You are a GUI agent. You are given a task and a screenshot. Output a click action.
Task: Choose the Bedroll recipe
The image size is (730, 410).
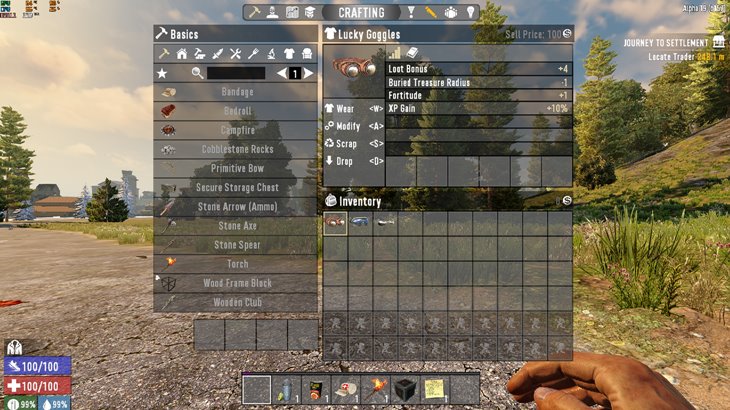(237, 111)
